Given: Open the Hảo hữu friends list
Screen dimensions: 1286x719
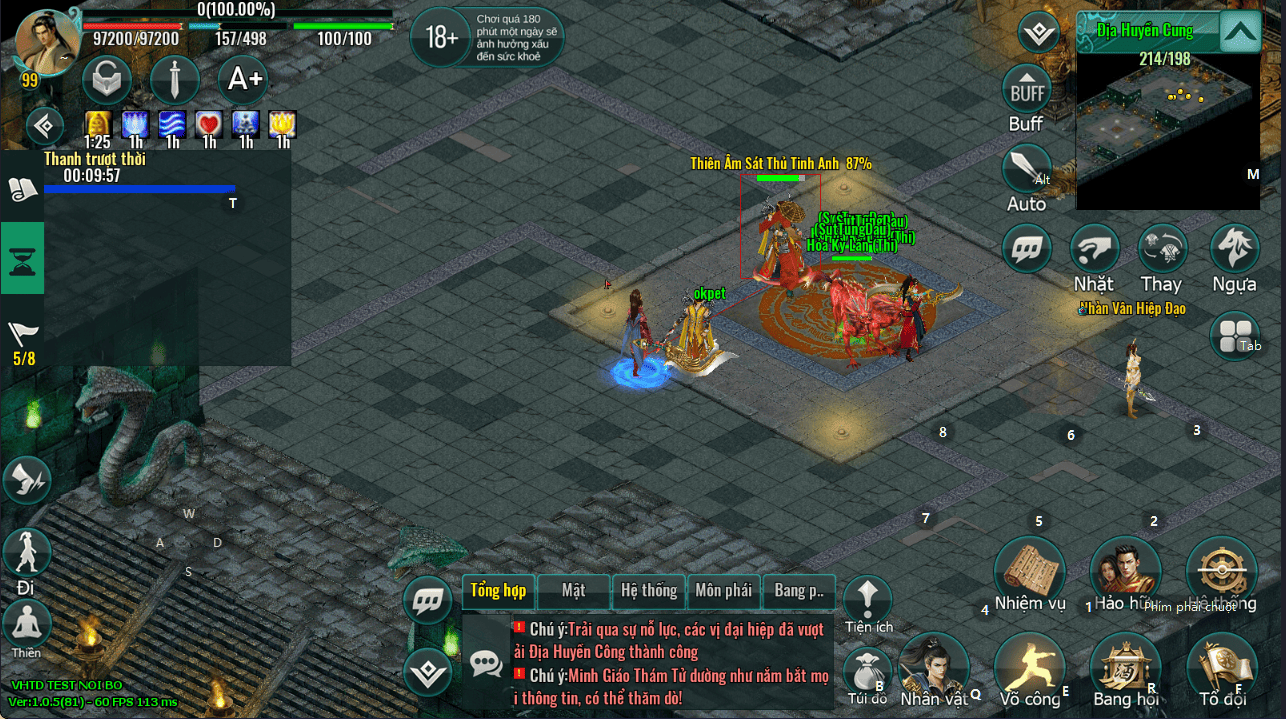Looking at the screenshot, I should point(1125,570).
